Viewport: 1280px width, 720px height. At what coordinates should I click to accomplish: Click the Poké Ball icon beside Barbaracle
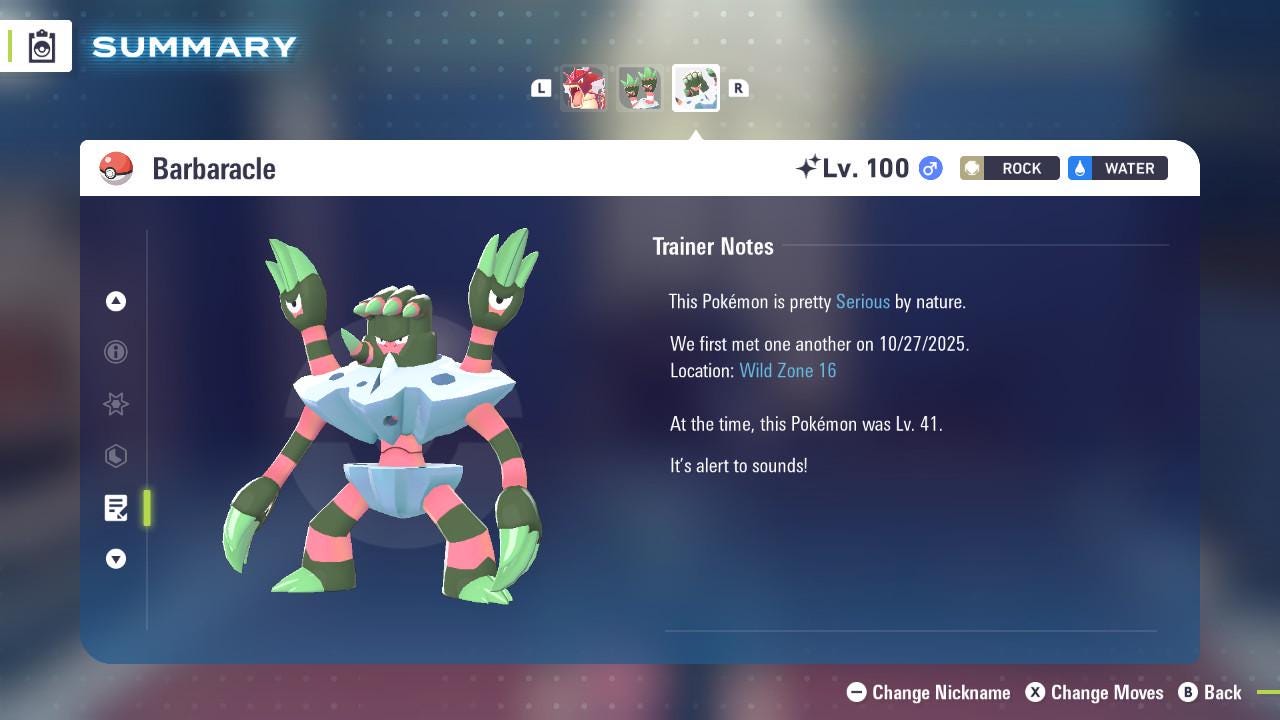(117, 168)
